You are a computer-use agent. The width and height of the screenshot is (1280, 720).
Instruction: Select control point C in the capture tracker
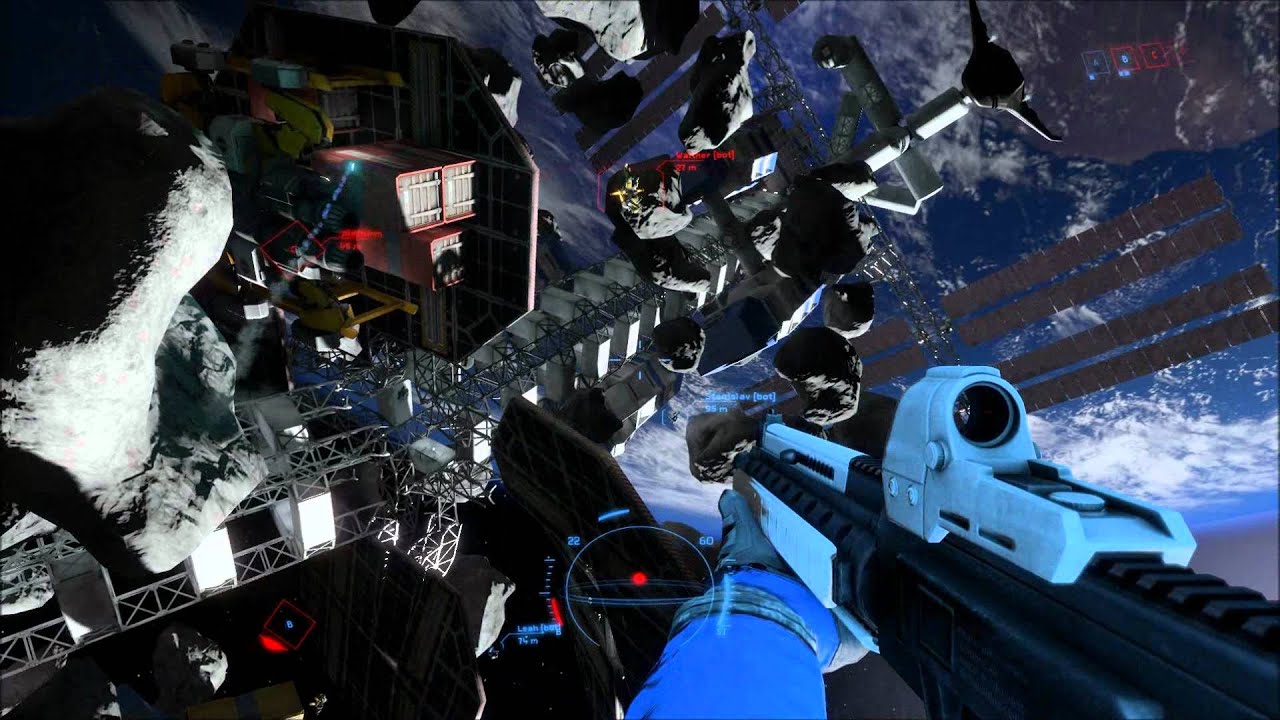[1155, 56]
